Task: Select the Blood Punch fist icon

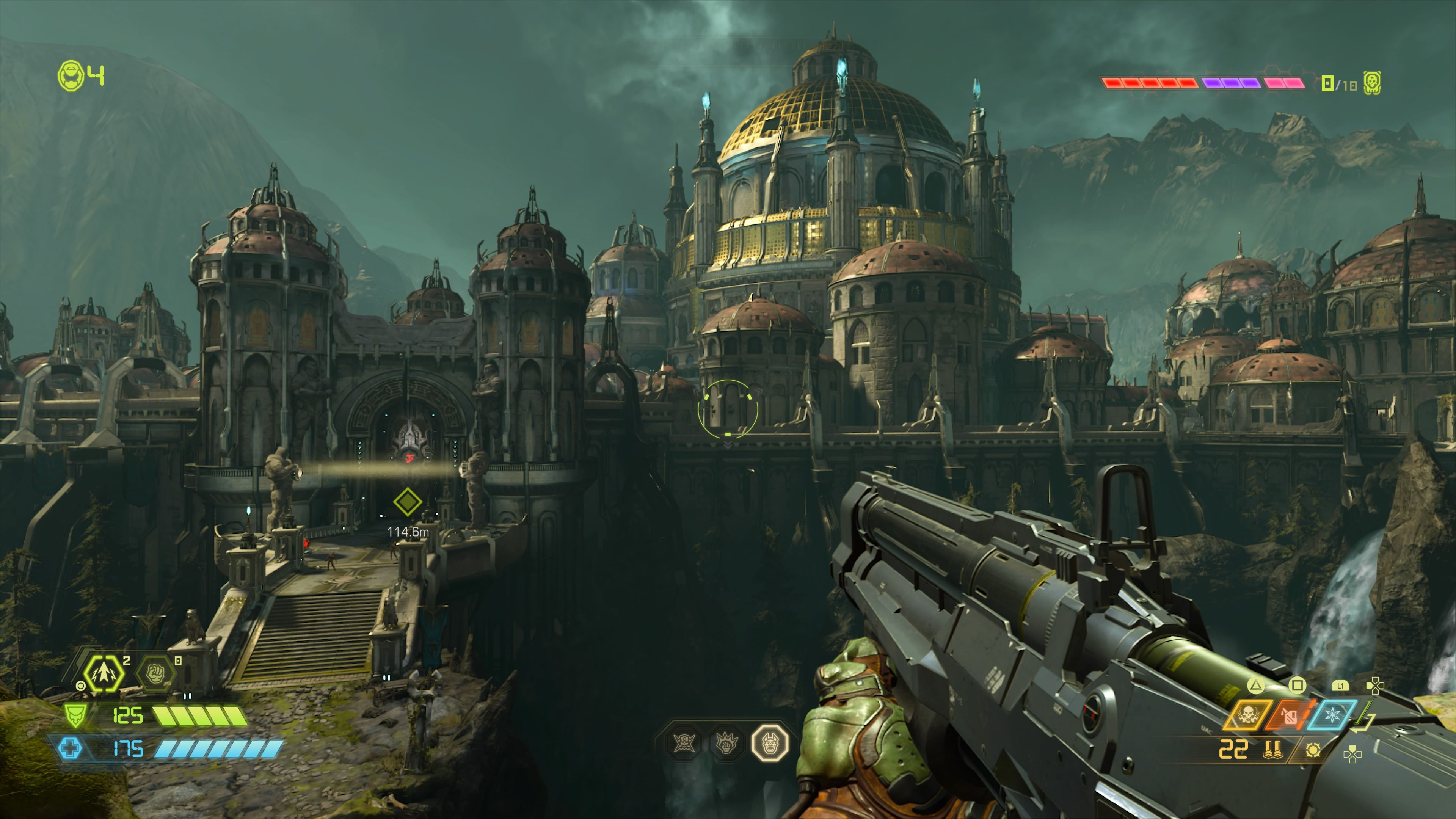Action: point(155,673)
